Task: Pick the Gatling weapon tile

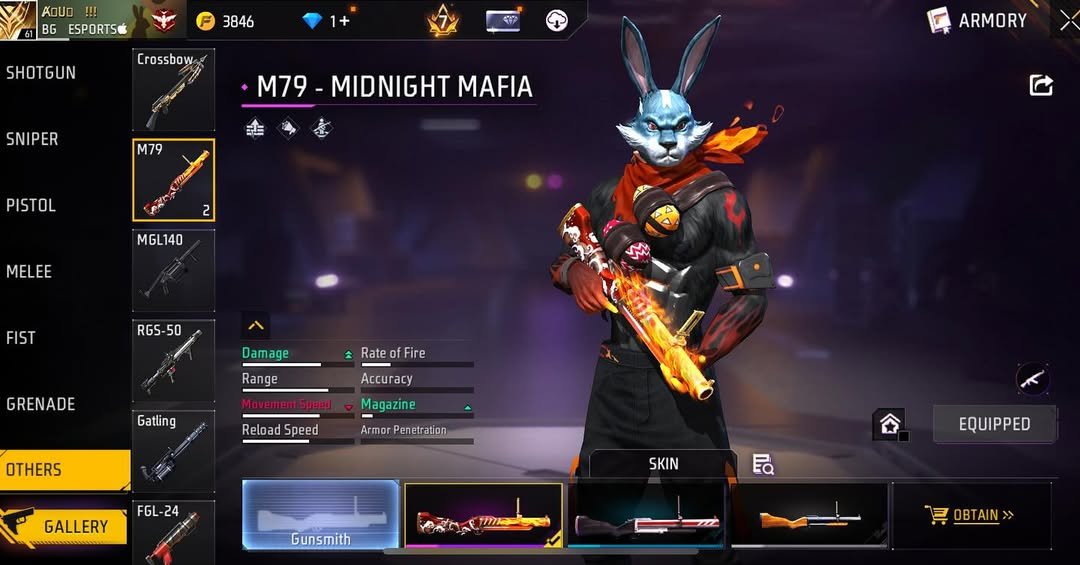Action: [173, 450]
